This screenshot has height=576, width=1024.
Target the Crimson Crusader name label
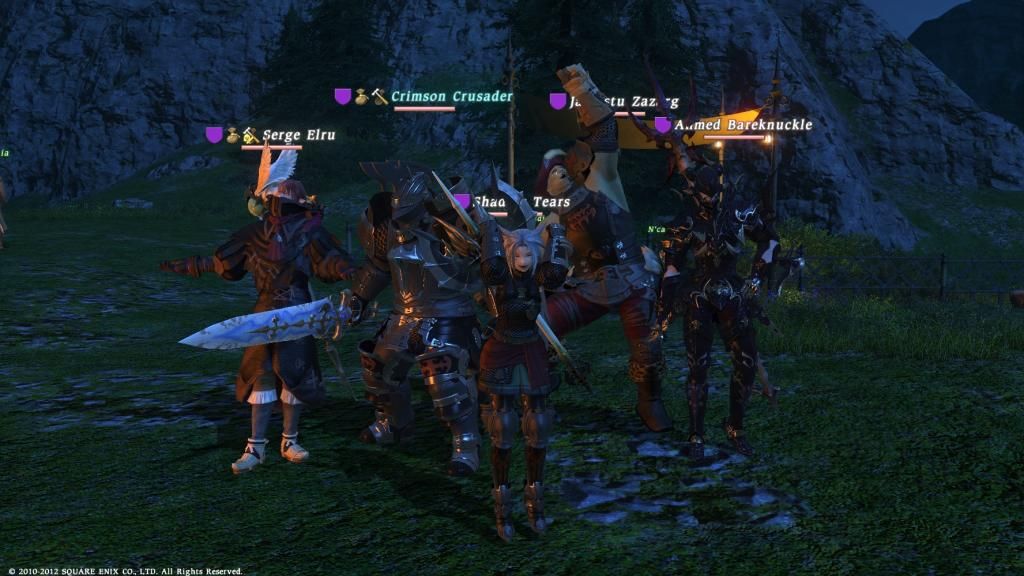(451, 97)
